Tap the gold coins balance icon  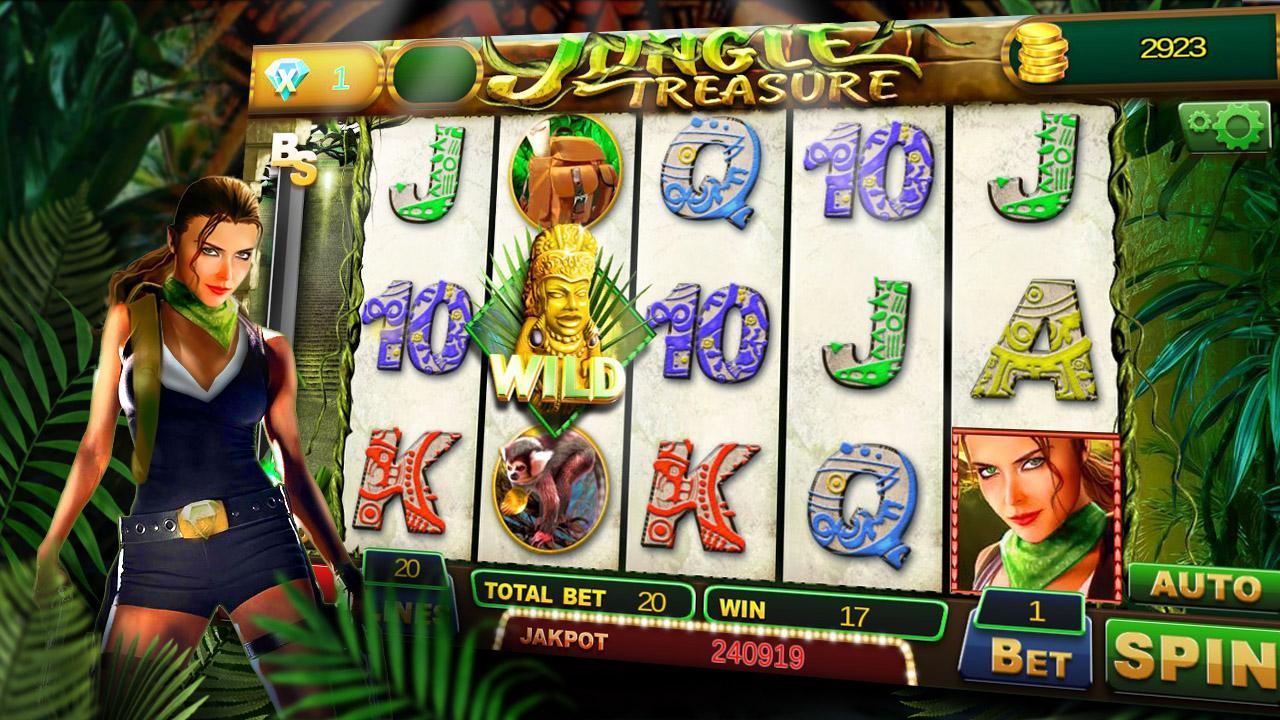click(x=1042, y=50)
